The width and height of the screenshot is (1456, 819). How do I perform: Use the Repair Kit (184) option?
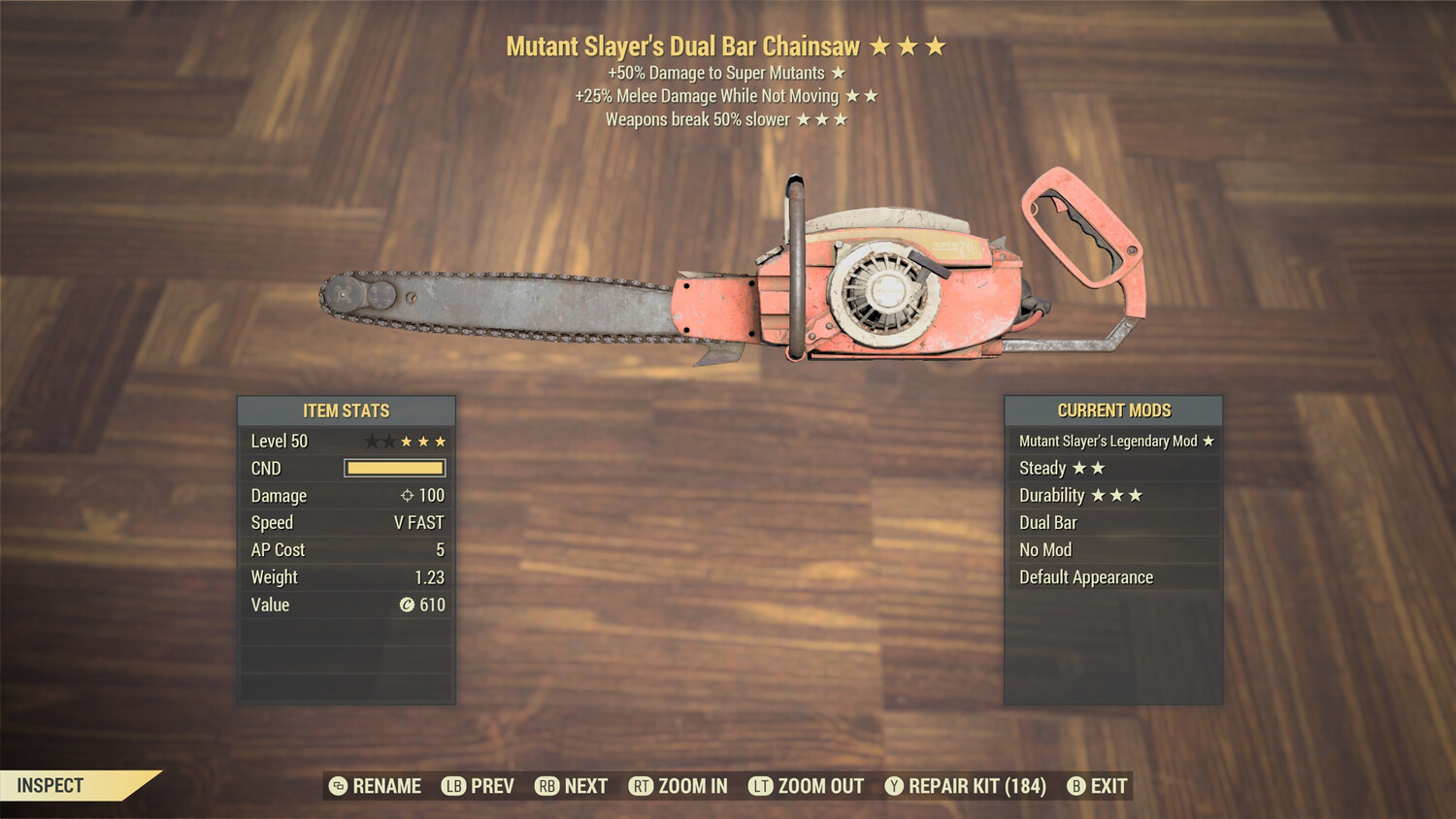966,786
